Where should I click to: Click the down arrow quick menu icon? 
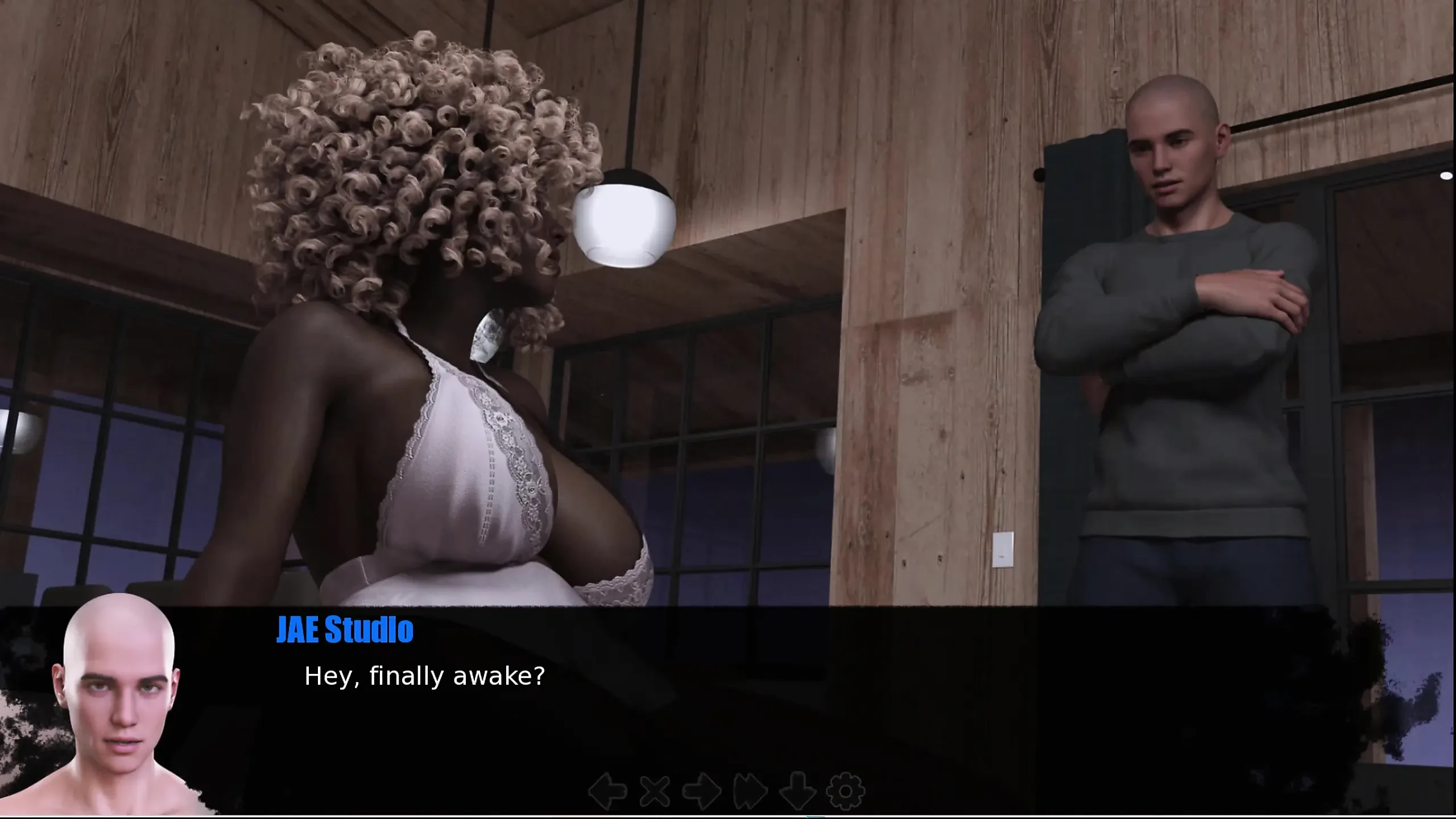point(797,791)
